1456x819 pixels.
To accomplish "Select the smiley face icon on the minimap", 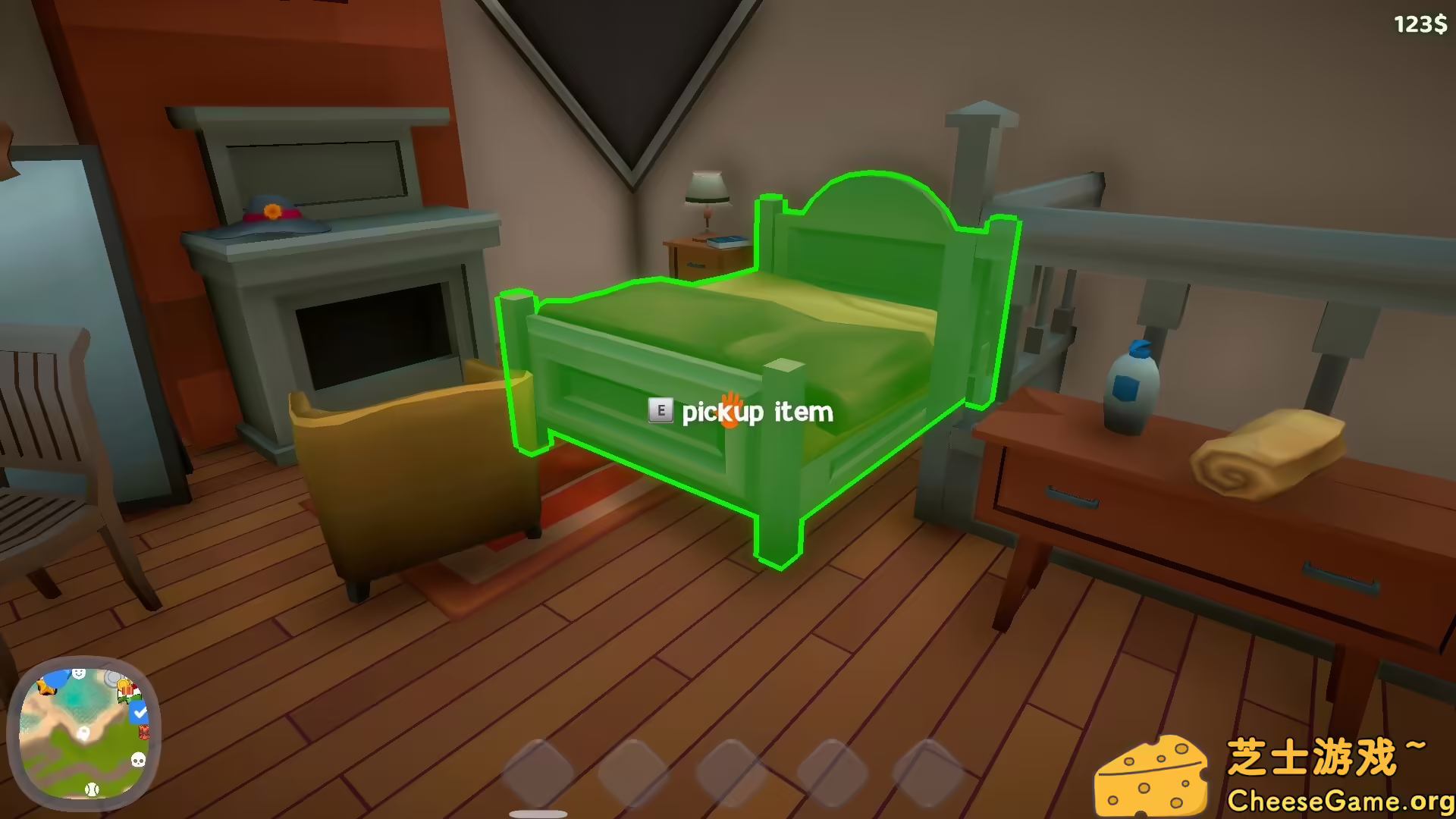I will pyautogui.click(x=79, y=674).
